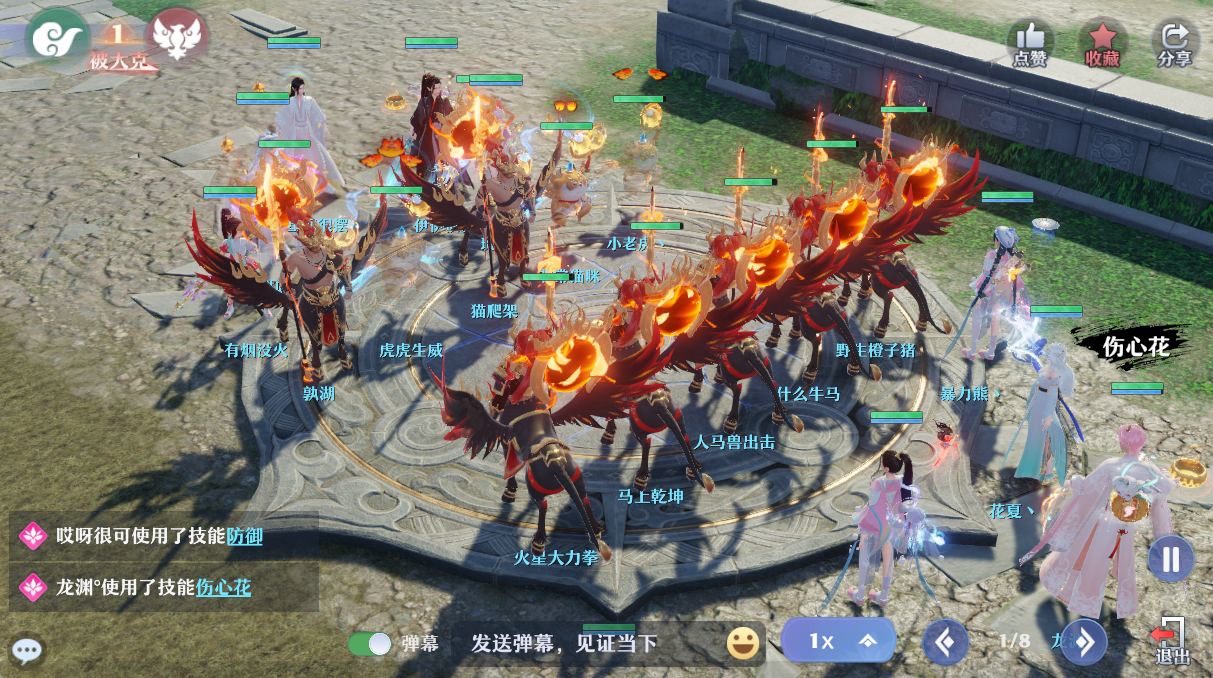Pause the battle replay
1213x678 pixels.
(1170, 558)
